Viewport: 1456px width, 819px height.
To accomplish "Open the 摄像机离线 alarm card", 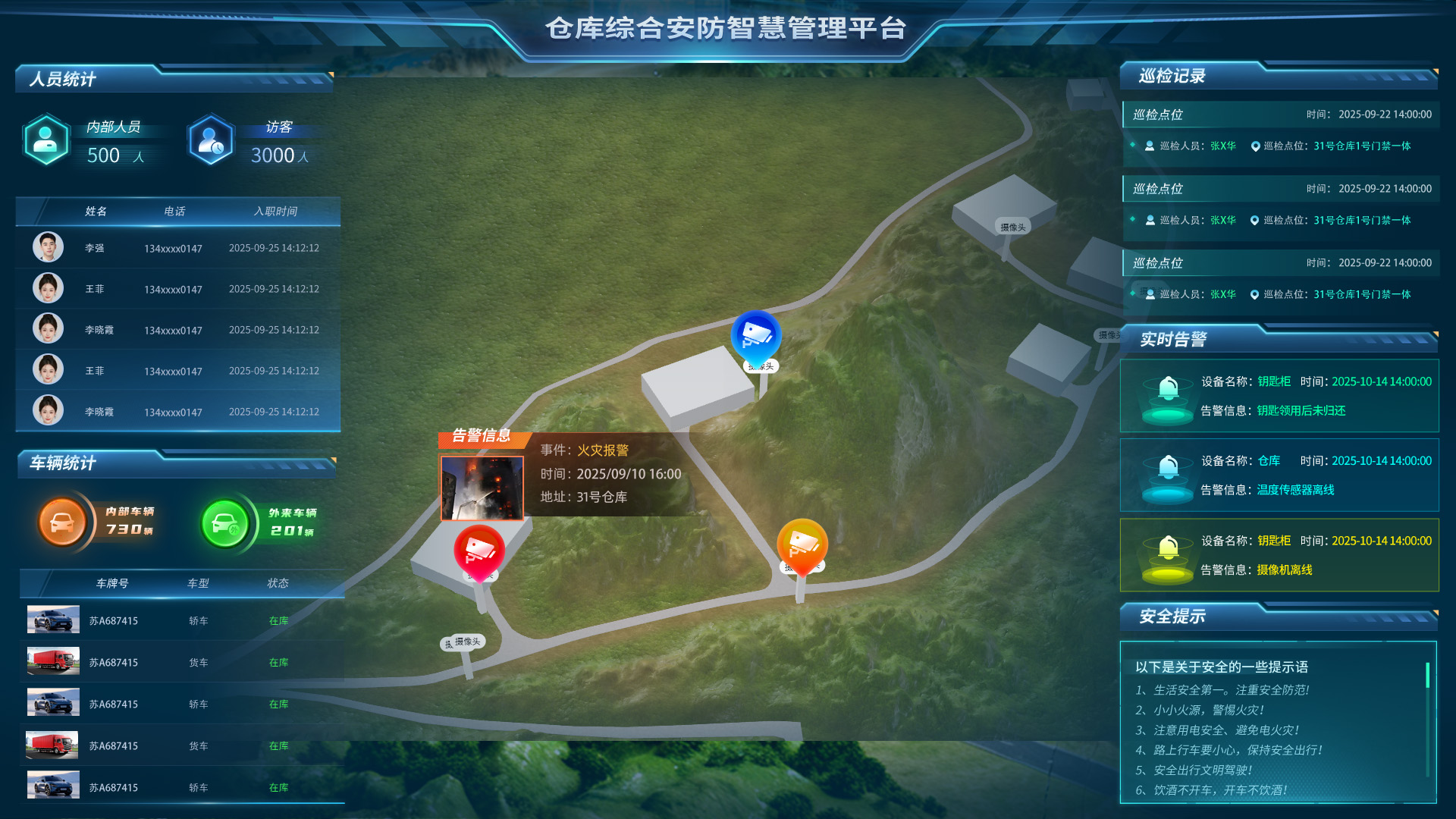I will click(x=1279, y=555).
